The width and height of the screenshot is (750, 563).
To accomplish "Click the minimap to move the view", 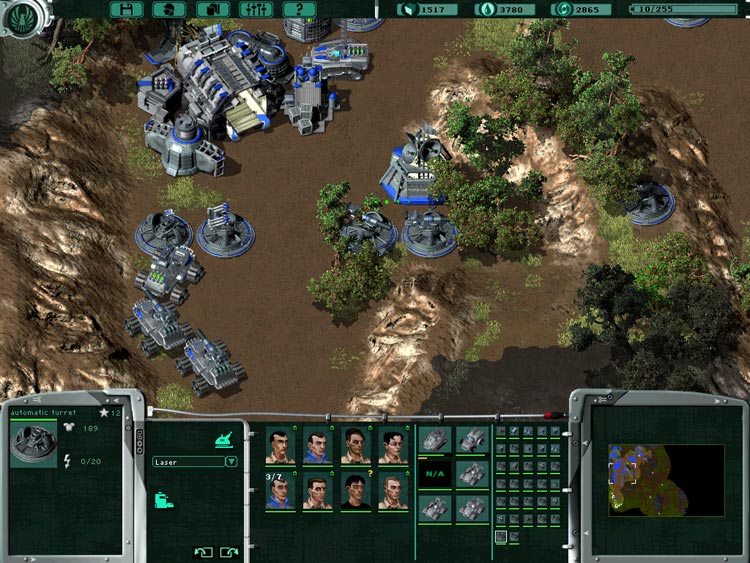I will (666, 480).
